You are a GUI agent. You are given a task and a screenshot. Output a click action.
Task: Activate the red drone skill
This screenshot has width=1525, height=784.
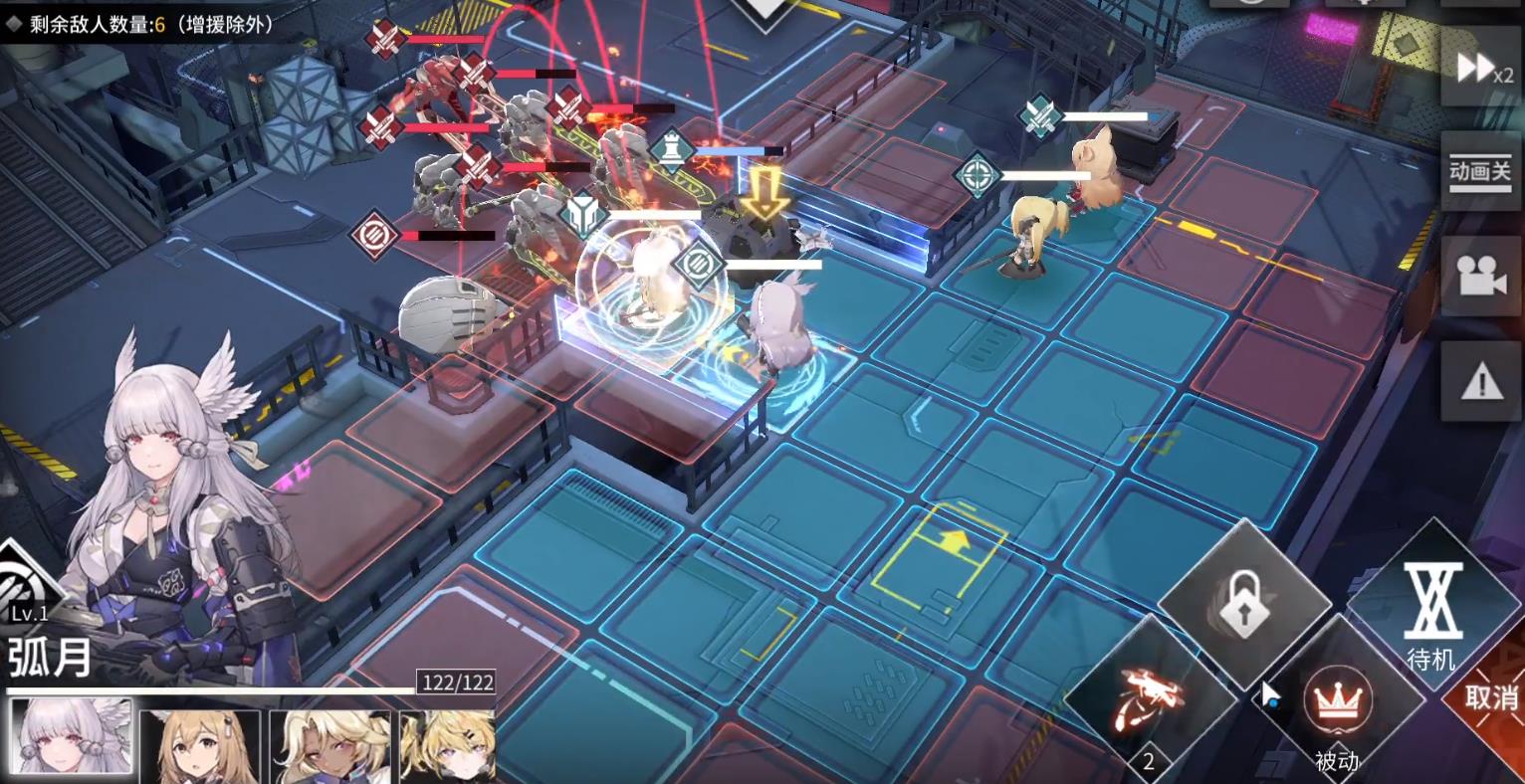[x=1150, y=696]
